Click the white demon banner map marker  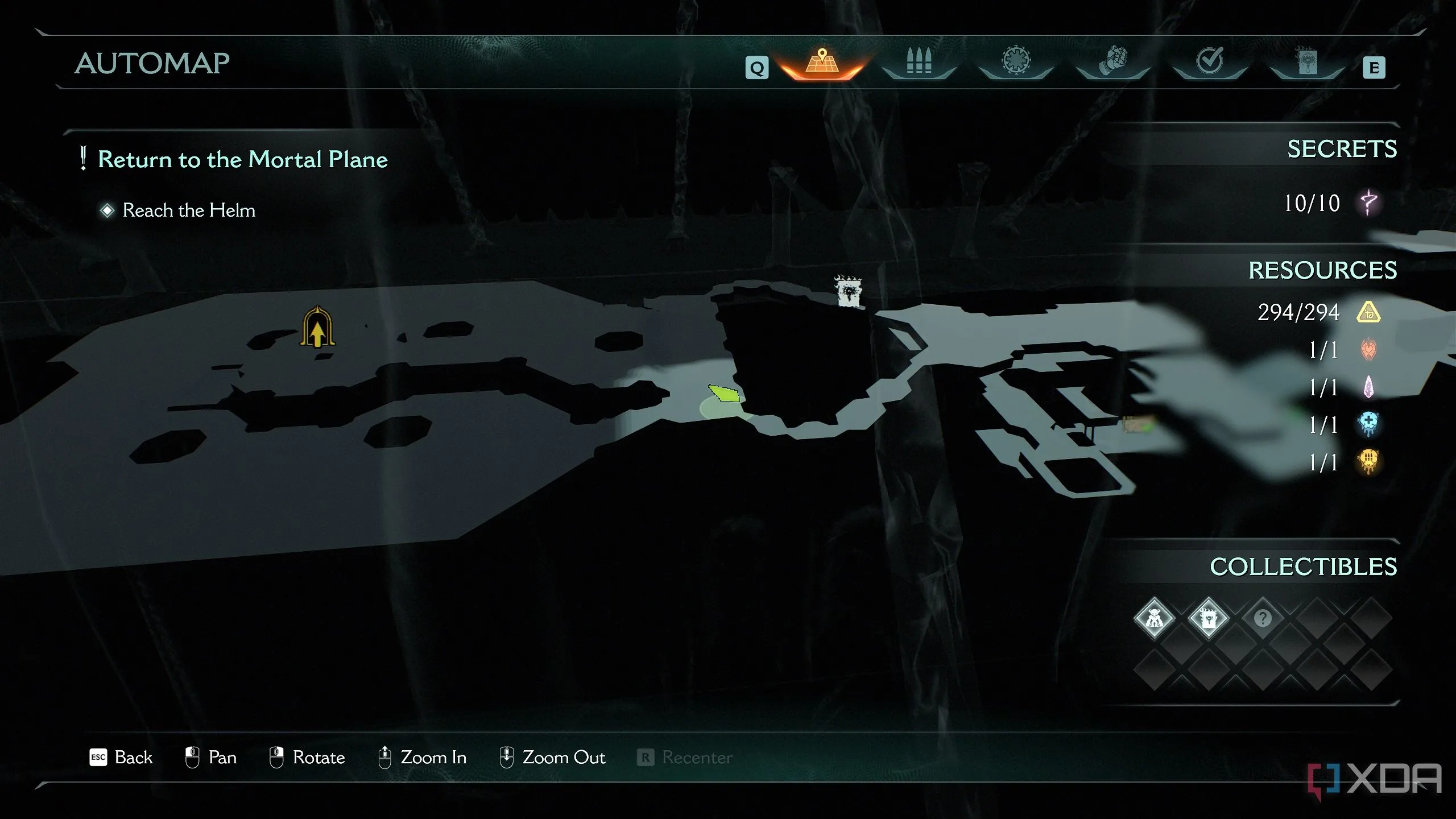849,292
